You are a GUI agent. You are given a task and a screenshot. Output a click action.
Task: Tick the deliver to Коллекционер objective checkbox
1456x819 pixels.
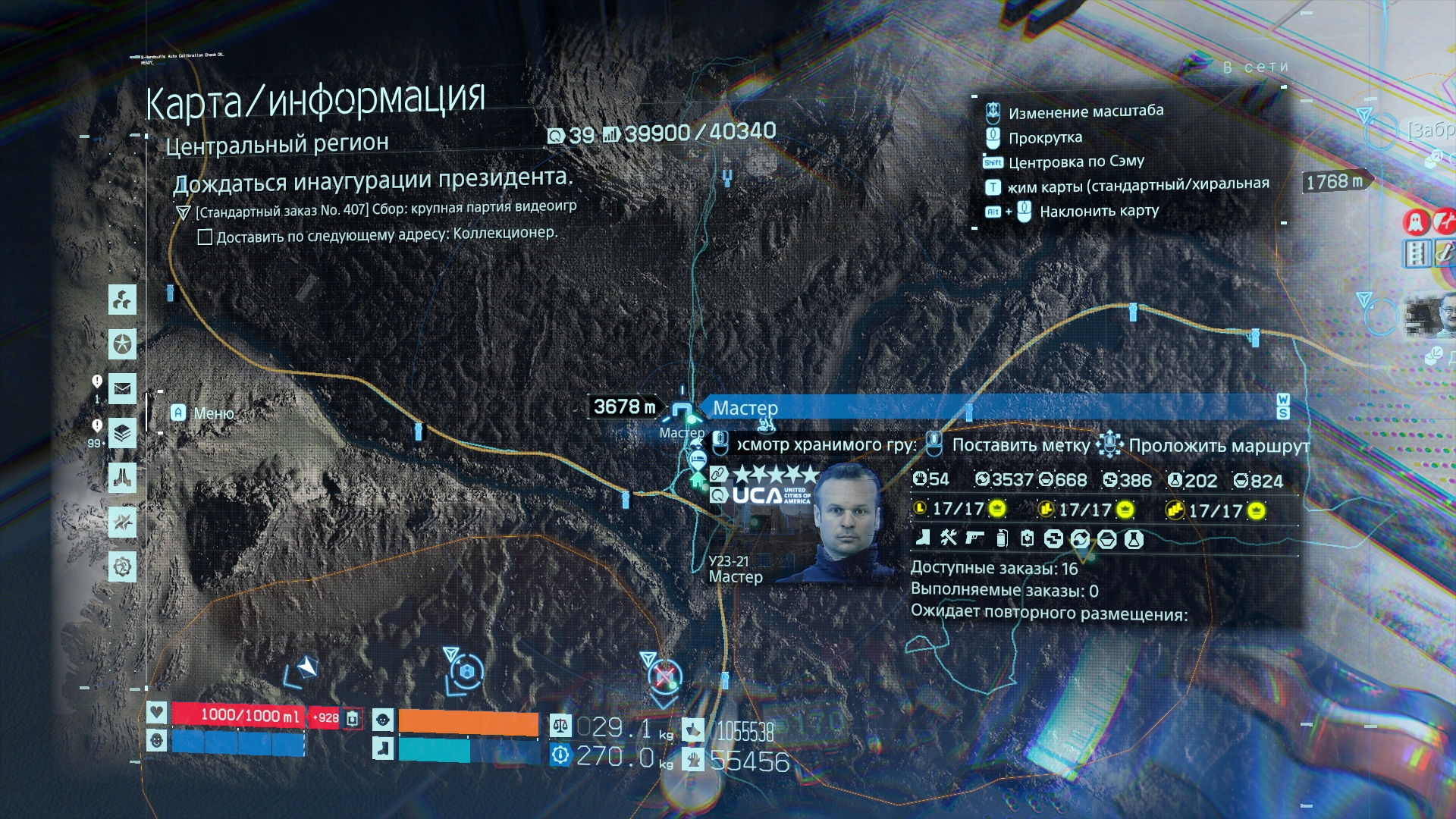(x=205, y=237)
